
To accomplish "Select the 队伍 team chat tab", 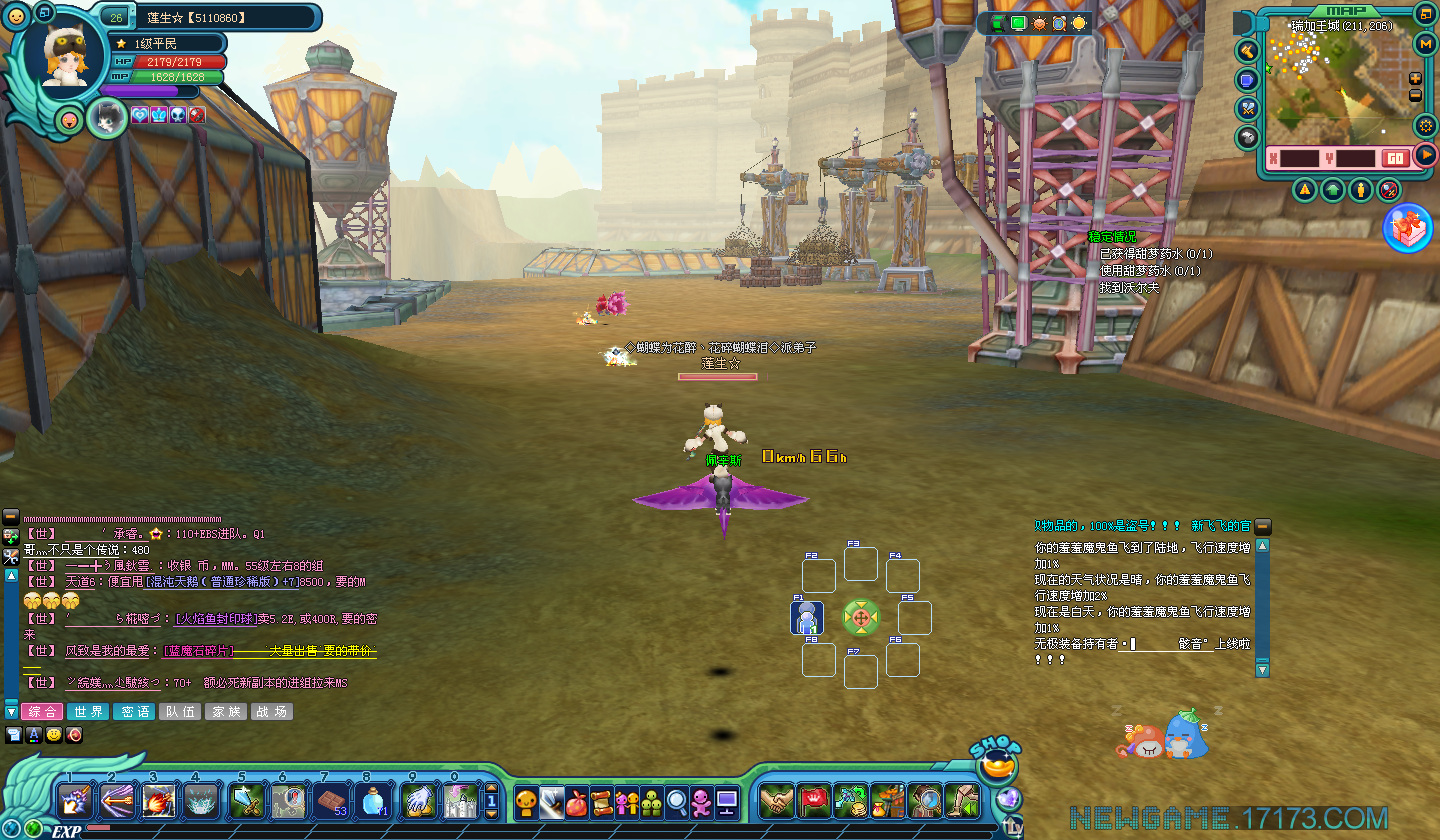I will point(180,711).
